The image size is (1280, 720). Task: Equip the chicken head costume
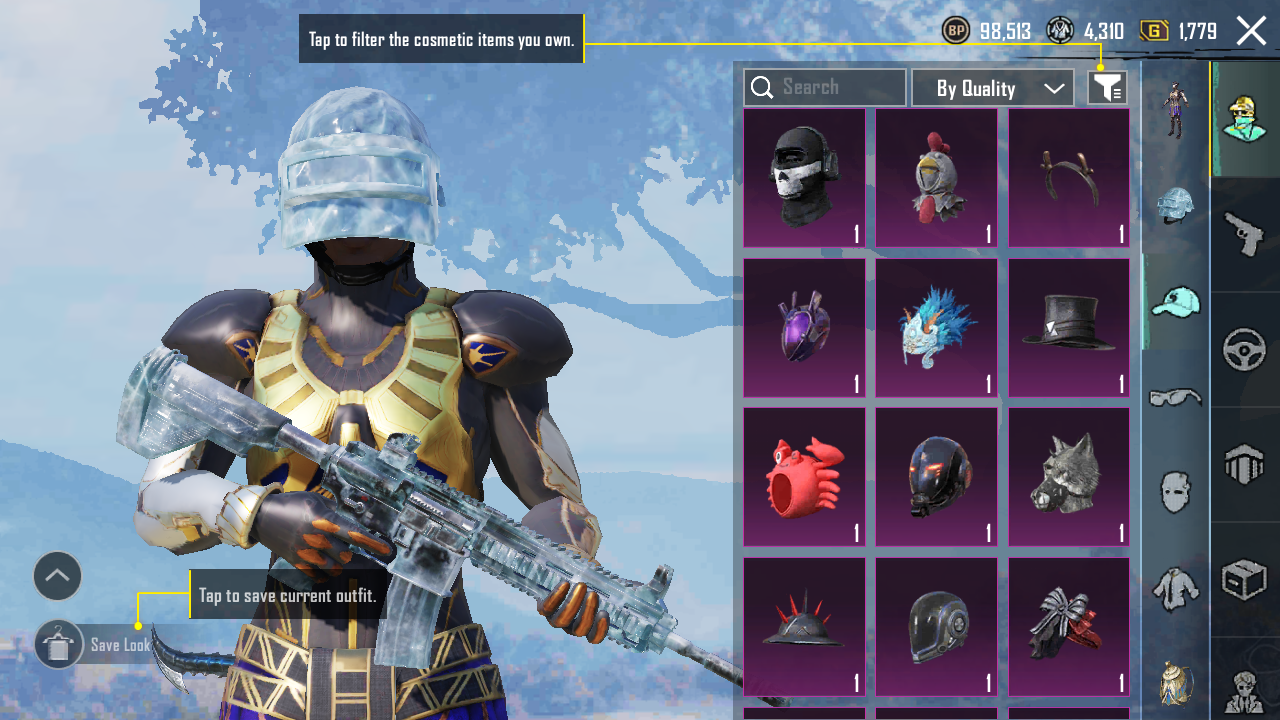937,178
